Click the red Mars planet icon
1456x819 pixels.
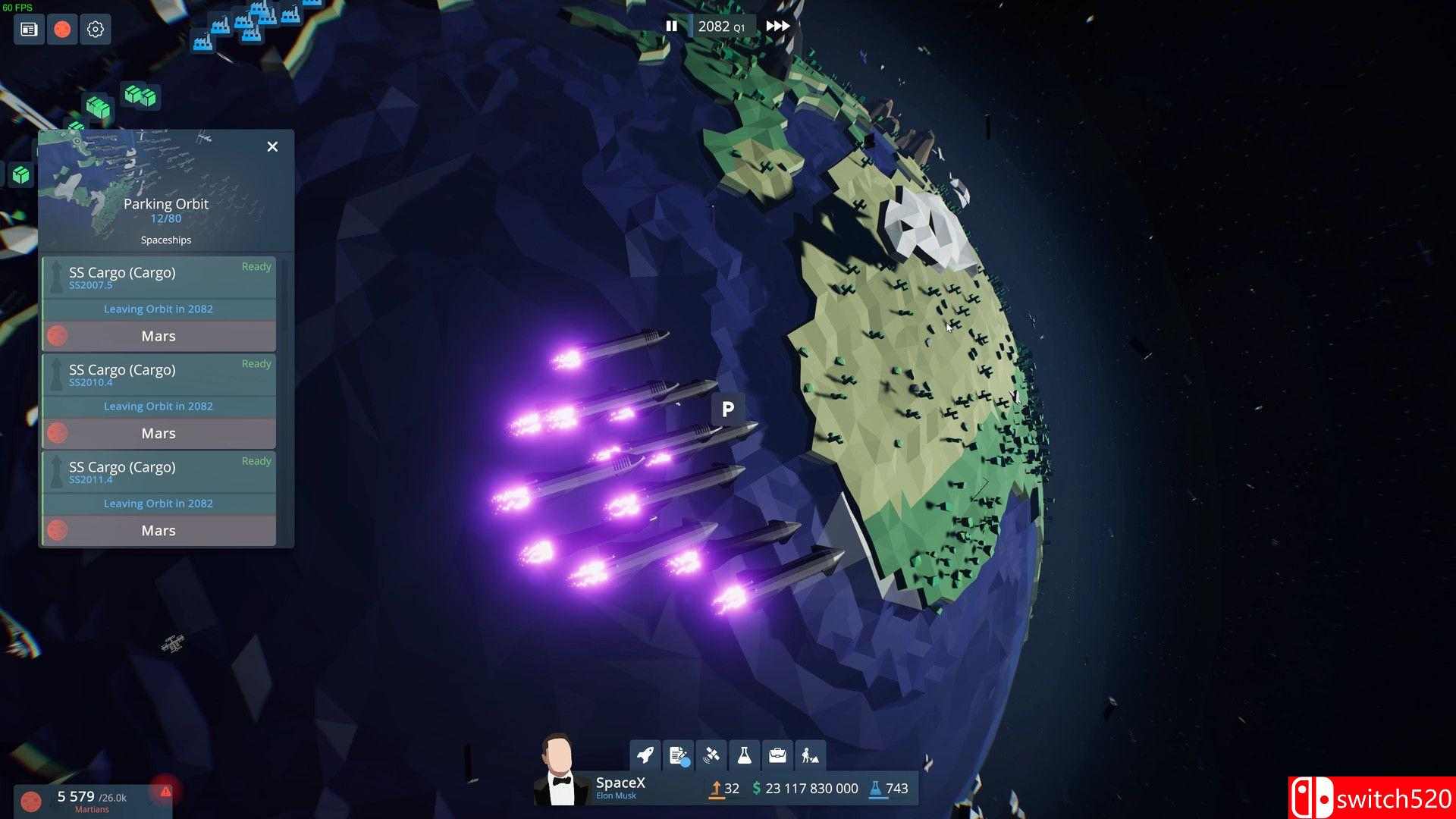[61, 30]
